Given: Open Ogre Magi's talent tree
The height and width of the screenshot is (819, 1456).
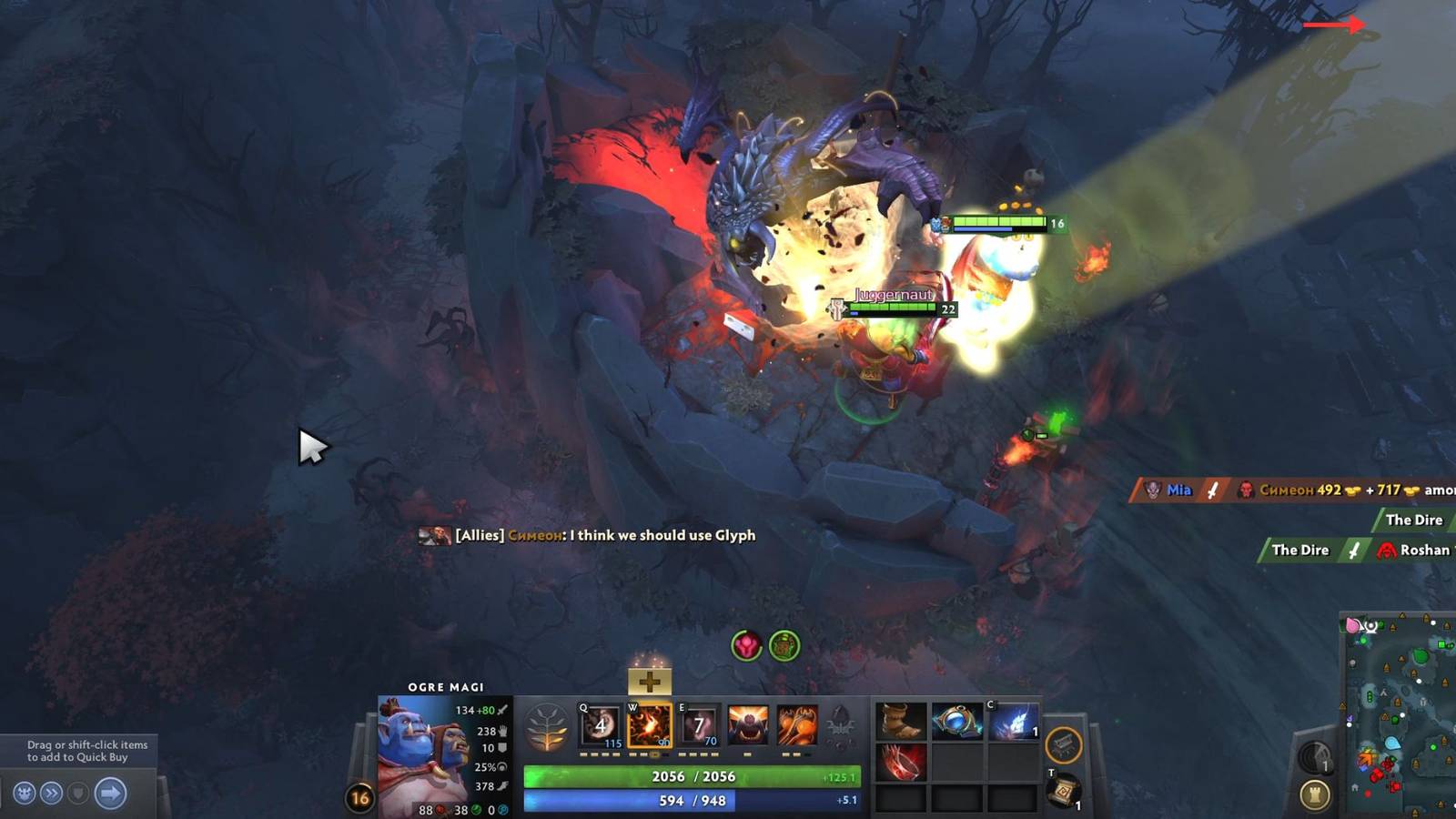Looking at the screenshot, I should [x=546, y=725].
